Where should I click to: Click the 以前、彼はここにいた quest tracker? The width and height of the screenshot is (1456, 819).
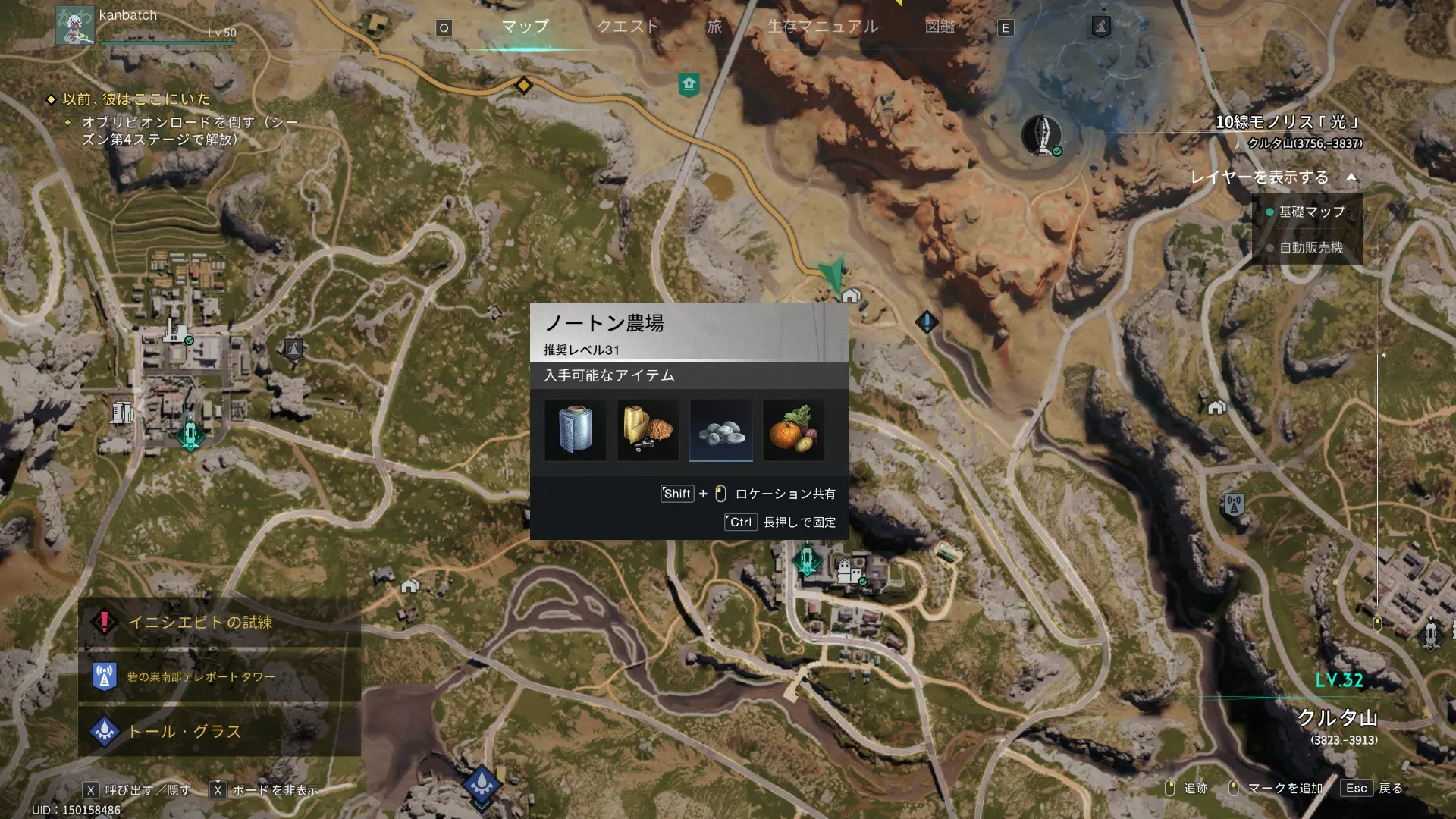(136, 99)
